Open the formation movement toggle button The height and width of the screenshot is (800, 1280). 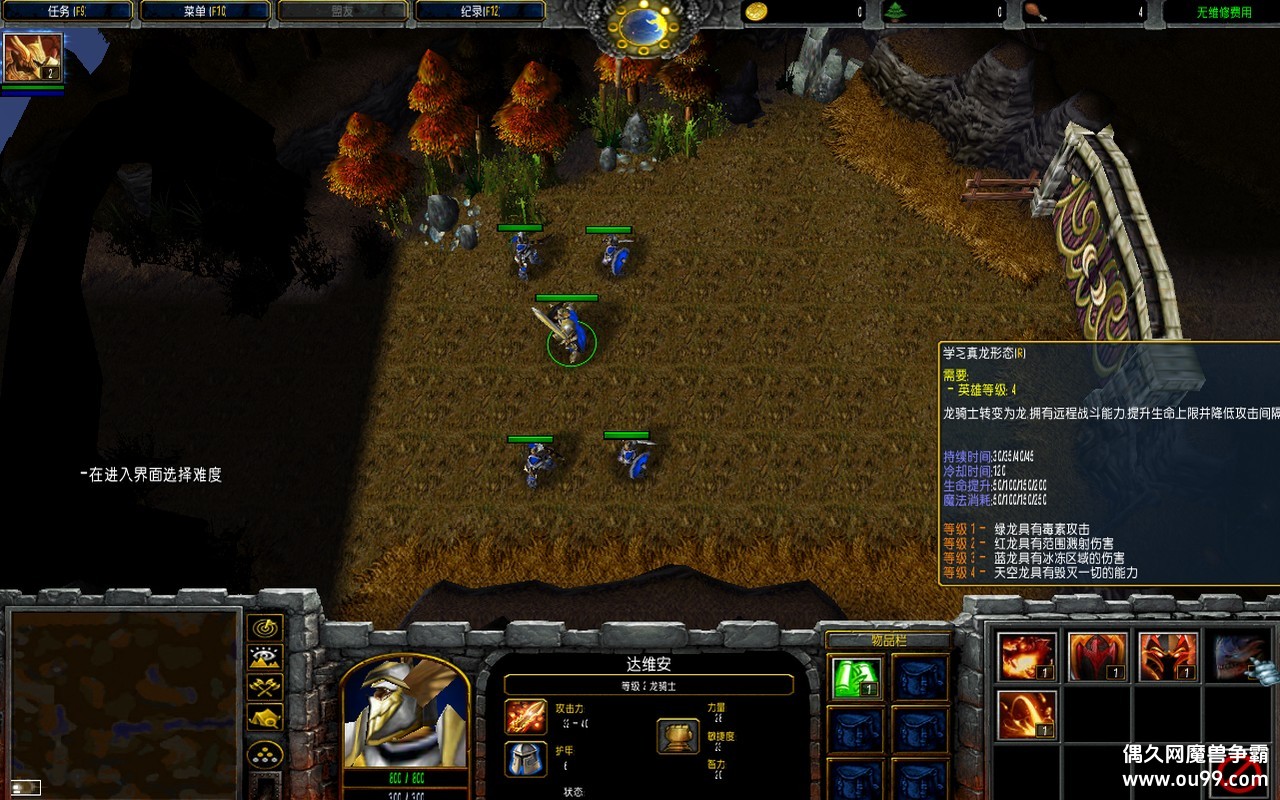265,753
